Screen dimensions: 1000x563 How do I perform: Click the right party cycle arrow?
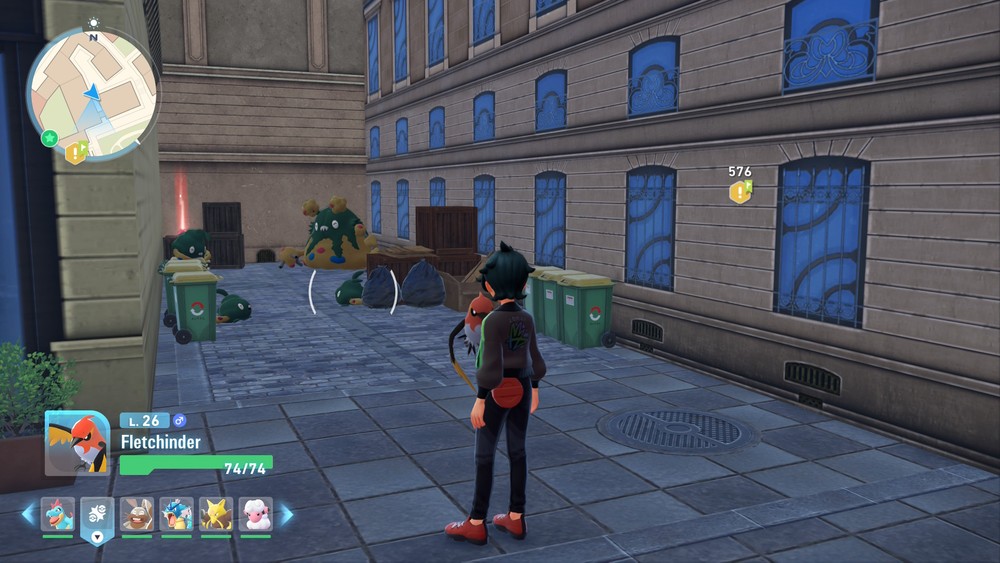286,515
